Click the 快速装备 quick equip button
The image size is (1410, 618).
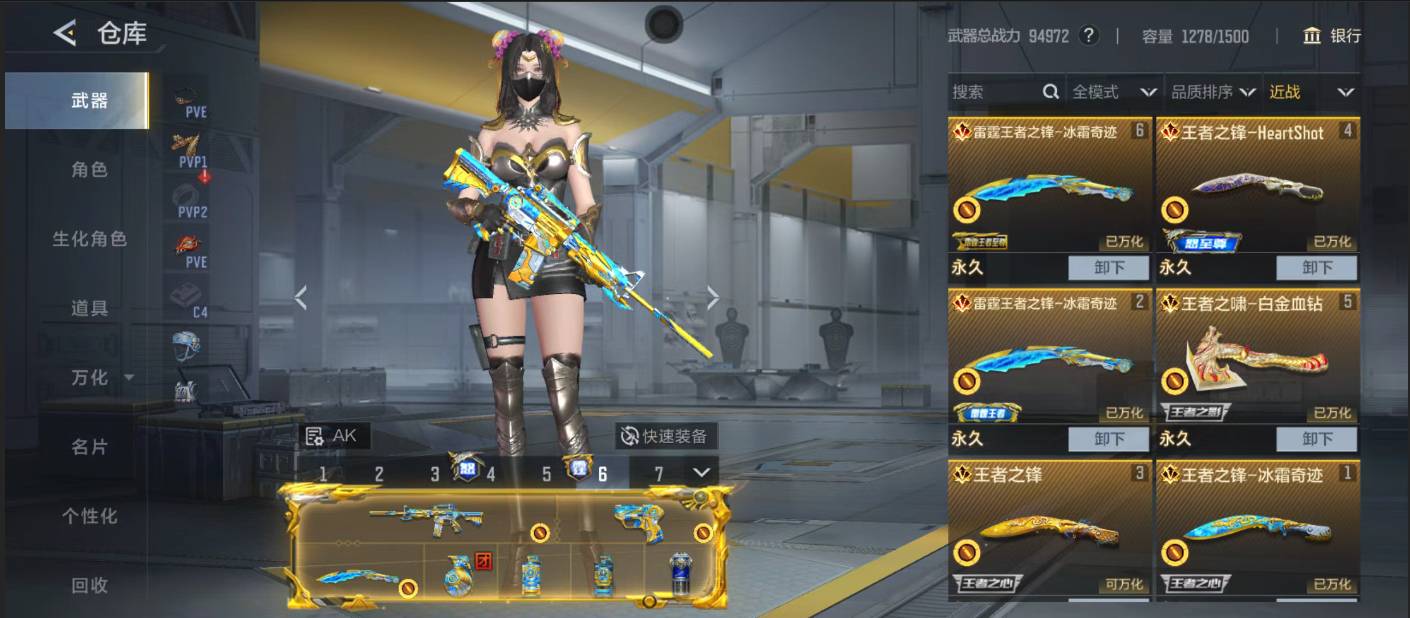click(x=665, y=436)
